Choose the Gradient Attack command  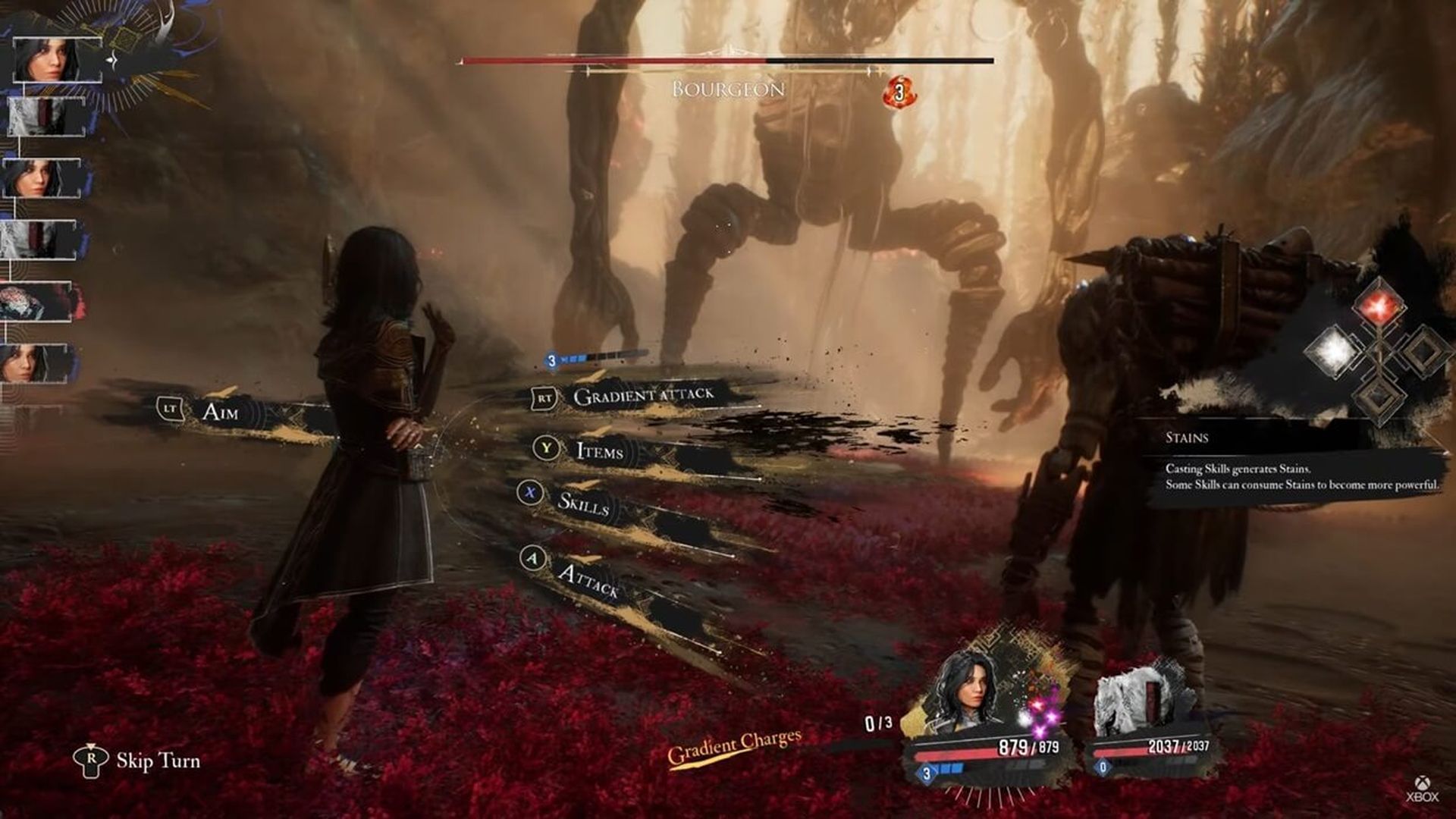[642, 396]
